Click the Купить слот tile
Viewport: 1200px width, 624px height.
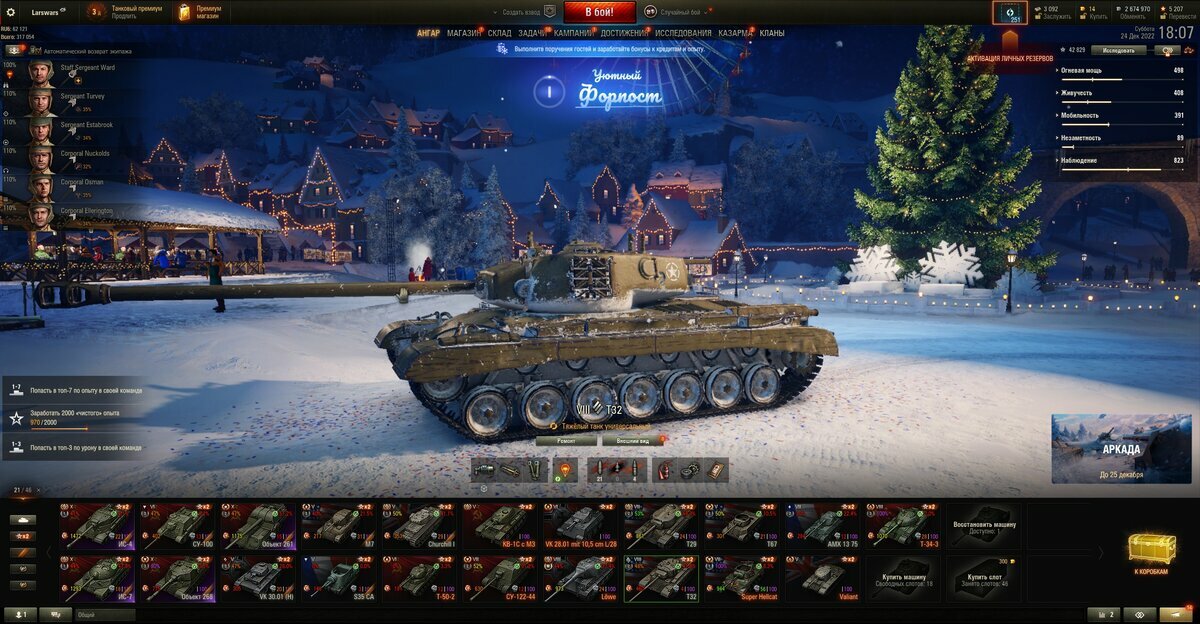pyautogui.click(x=983, y=578)
